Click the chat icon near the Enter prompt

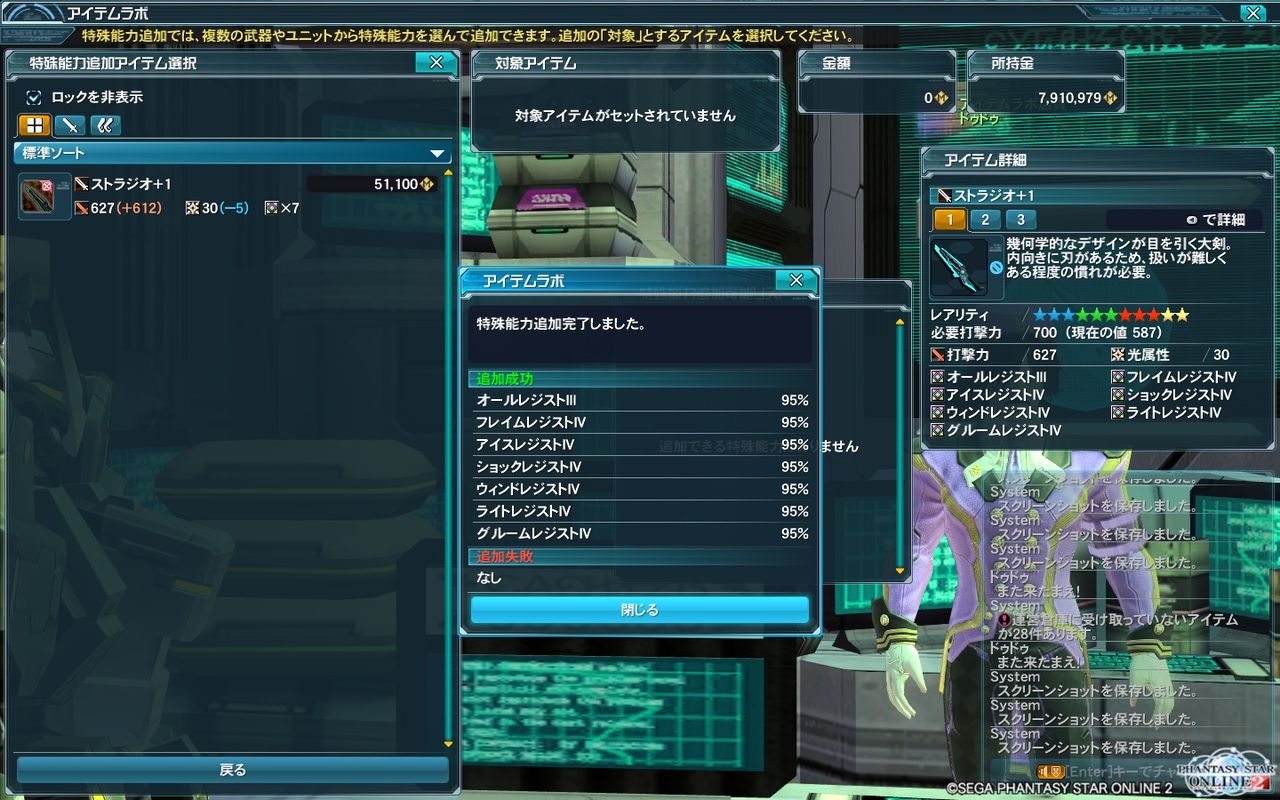tap(1050, 770)
